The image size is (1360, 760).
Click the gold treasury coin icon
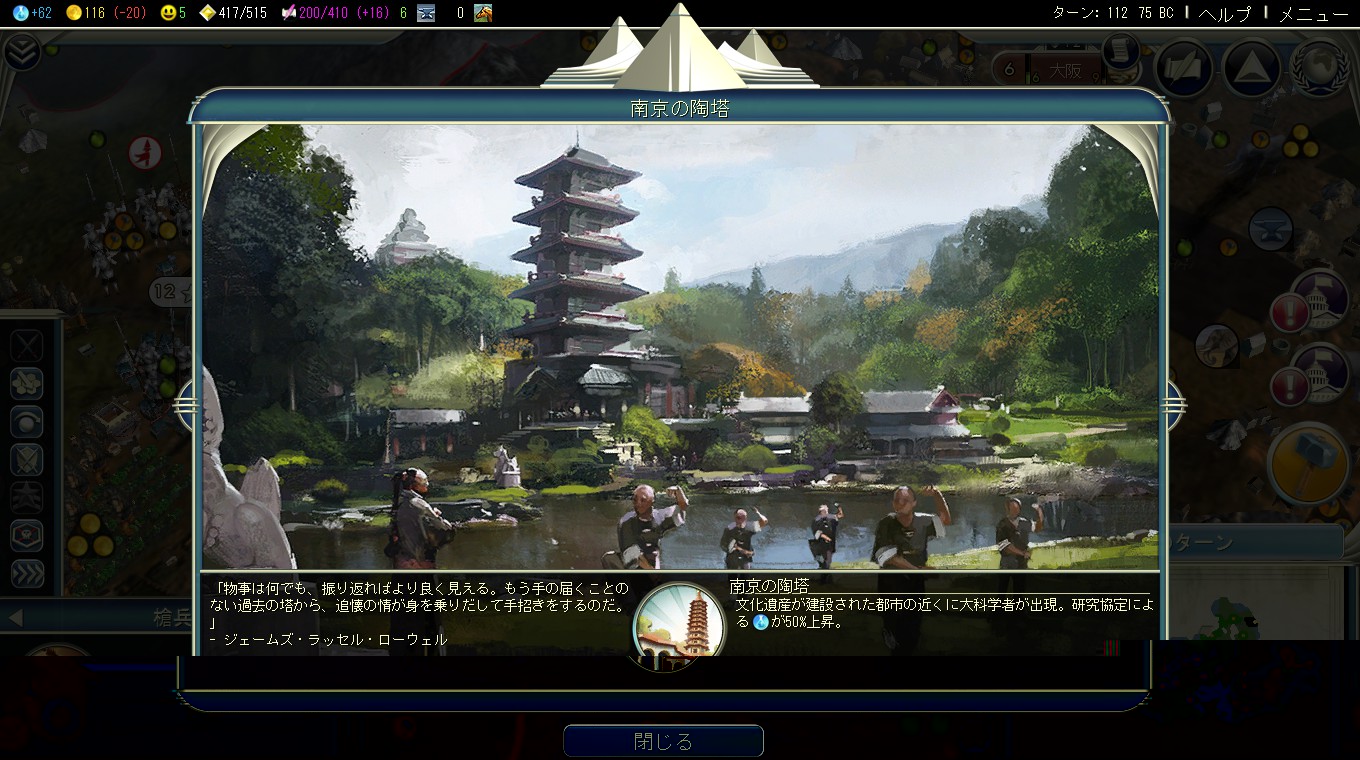pyautogui.click(x=74, y=13)
